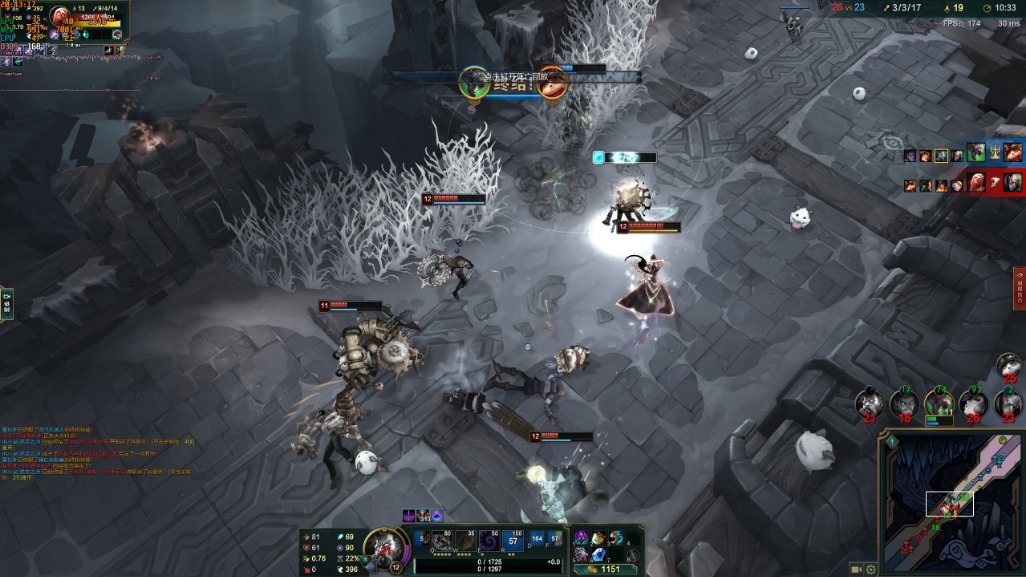This screenshot has height=577, width=1026.
Task: Open the red side tab on the right edge
Action: click(x=1019, y=289)
